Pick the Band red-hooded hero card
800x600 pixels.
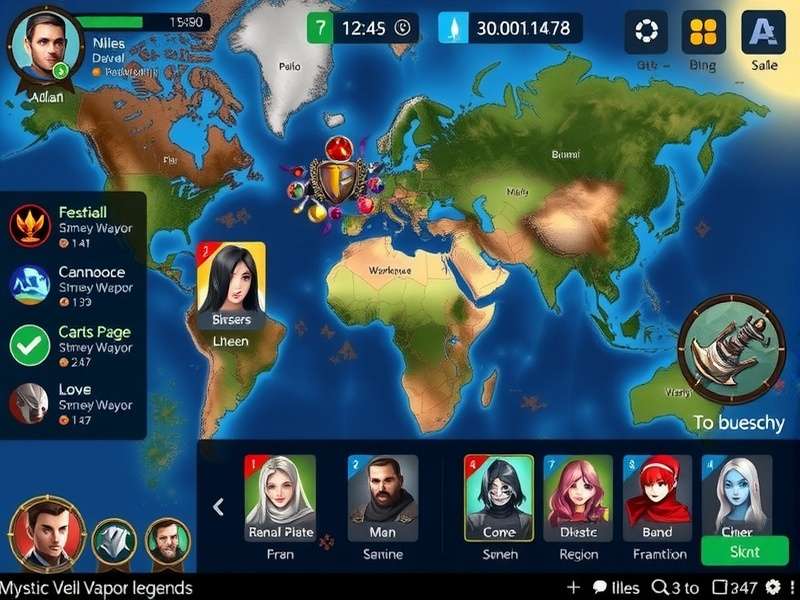(657, 498)
